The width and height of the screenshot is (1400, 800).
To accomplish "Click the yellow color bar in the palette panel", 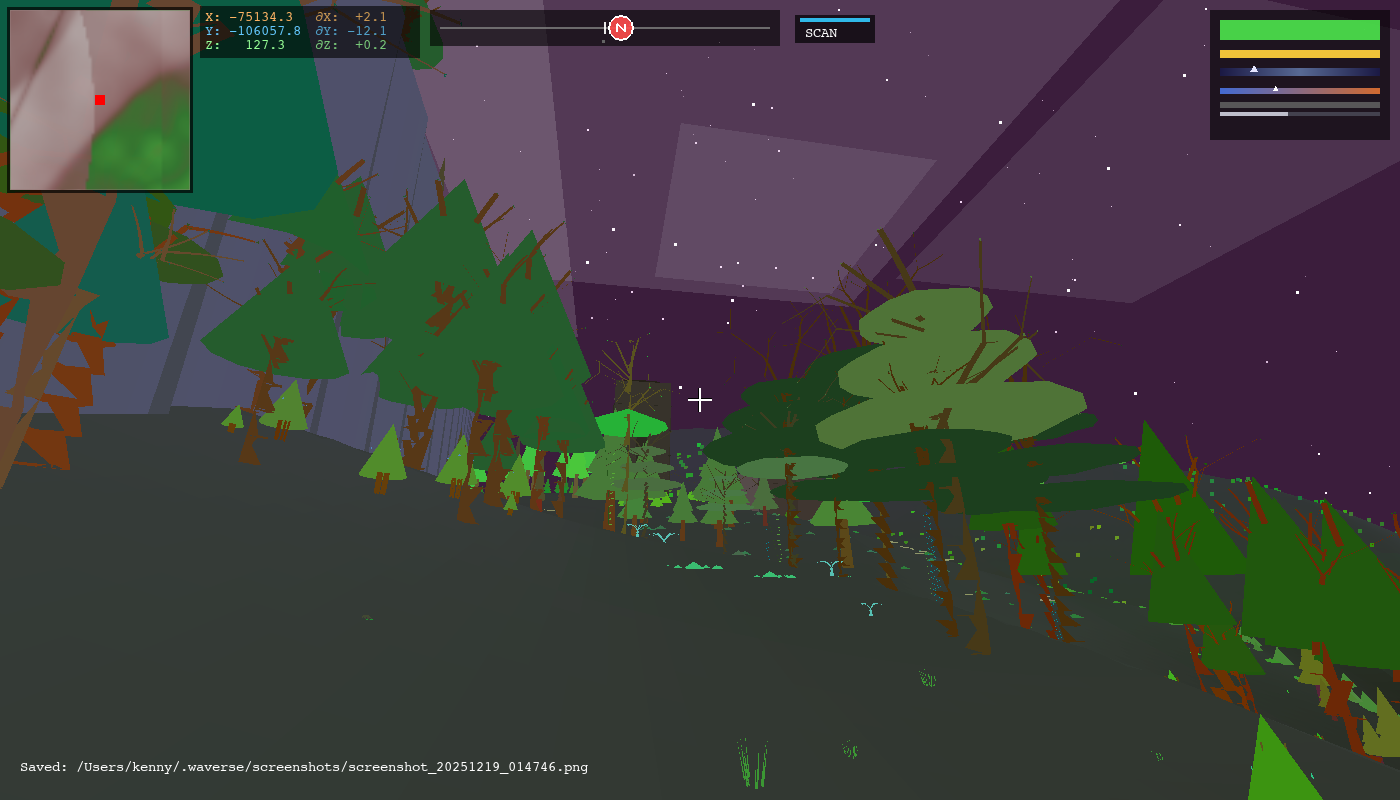I will click(x=1300, y=54).
